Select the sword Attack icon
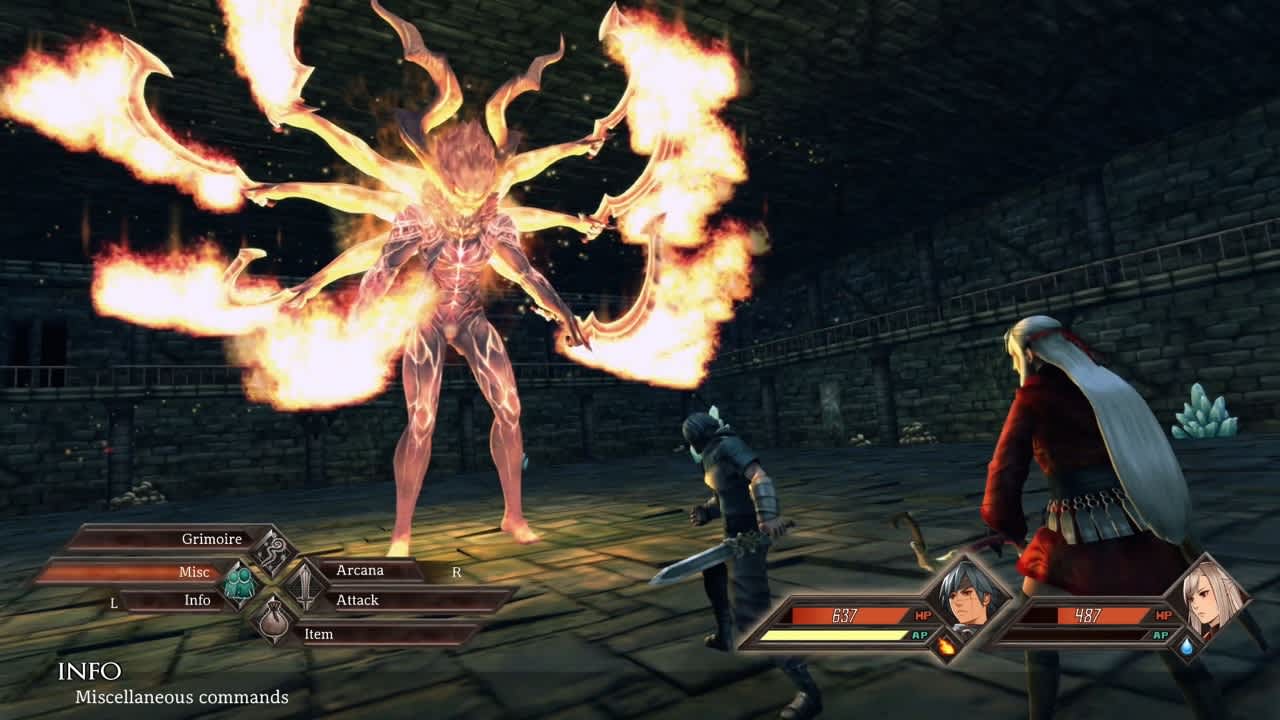The height and width of the screenshot is (720, 1280). pos(308,585)
